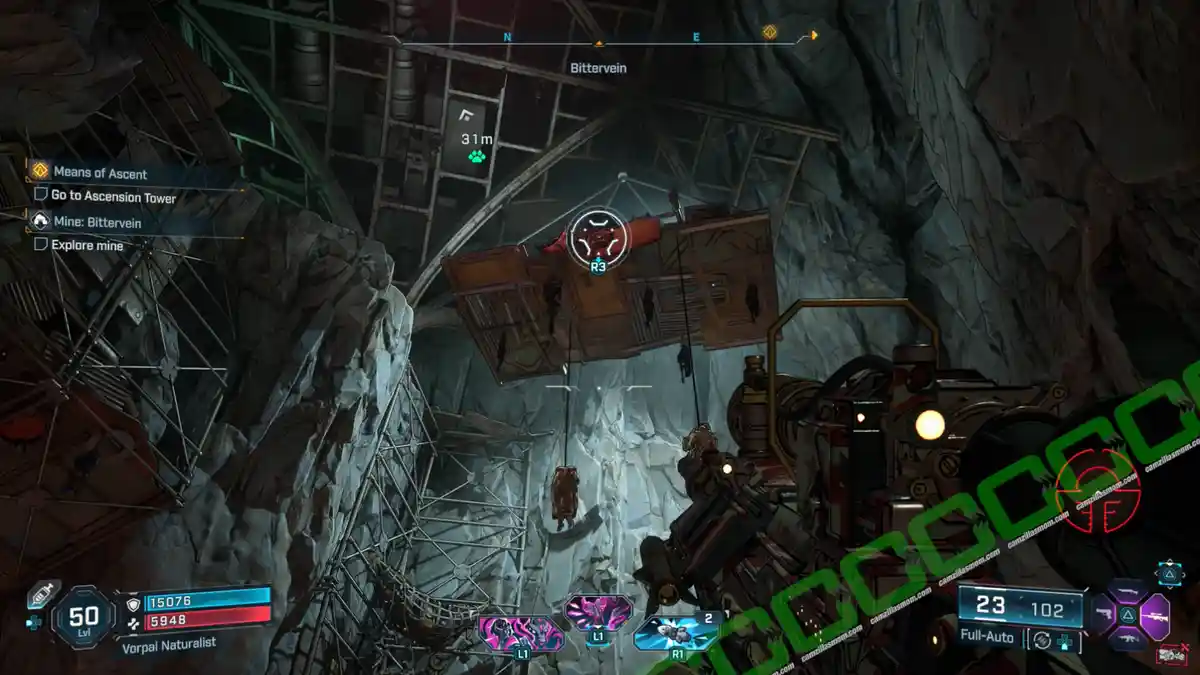The height and width of the screenshot is (675, 1200).
Task: Click the level 50 character badge
Action: [x=82, y=617]
